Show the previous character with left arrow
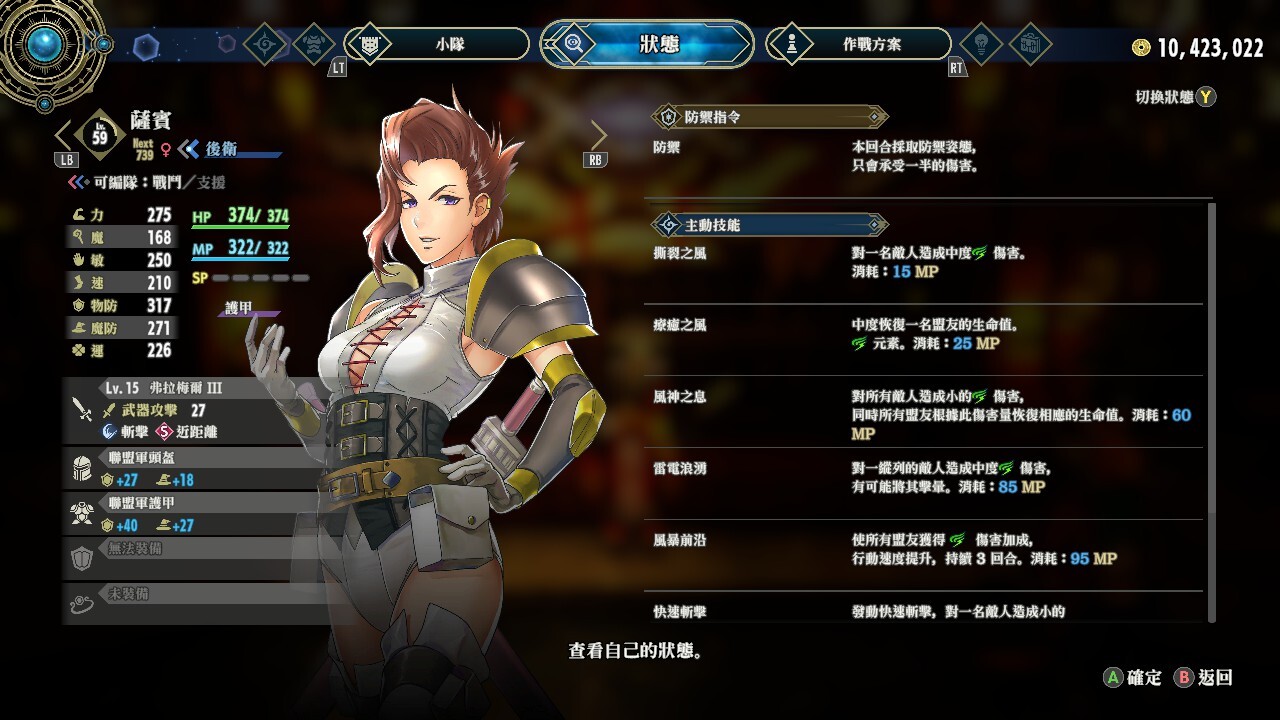1280x720 pixels. [x=63, y=135]
